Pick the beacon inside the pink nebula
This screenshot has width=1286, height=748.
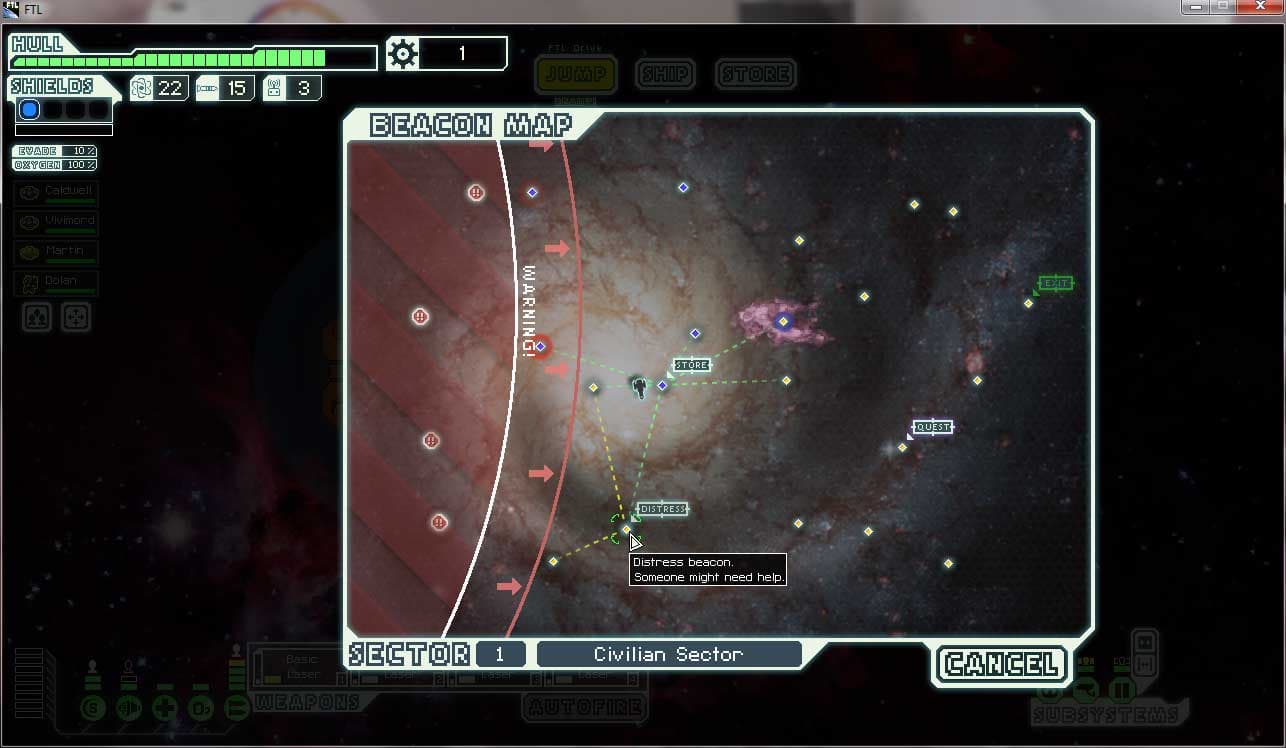tap(783, 322)
